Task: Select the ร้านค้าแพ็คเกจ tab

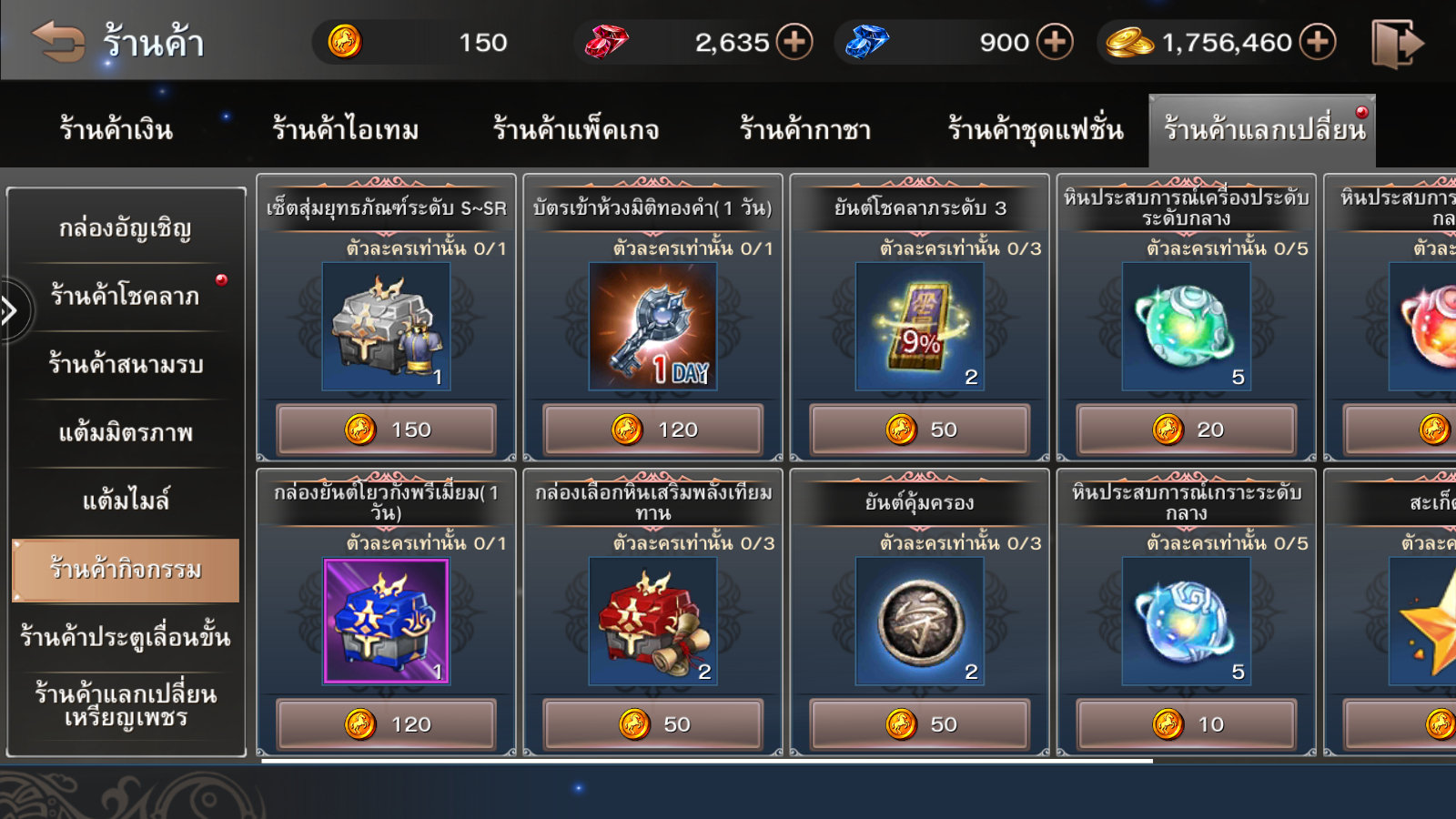Action: click(x=576, y=130)
